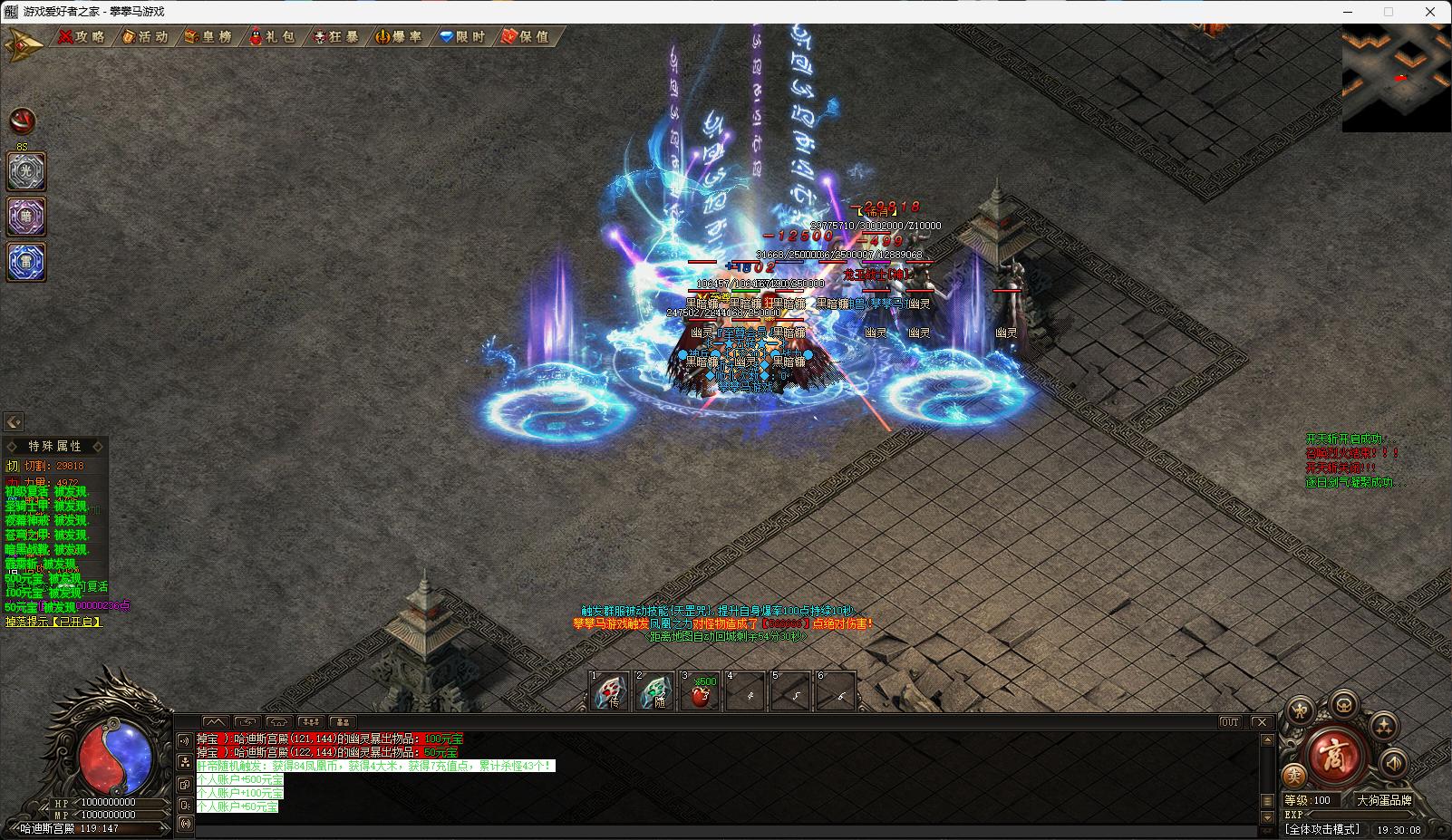
Task: Open the 活动 events menu
Action: point(145,37)
